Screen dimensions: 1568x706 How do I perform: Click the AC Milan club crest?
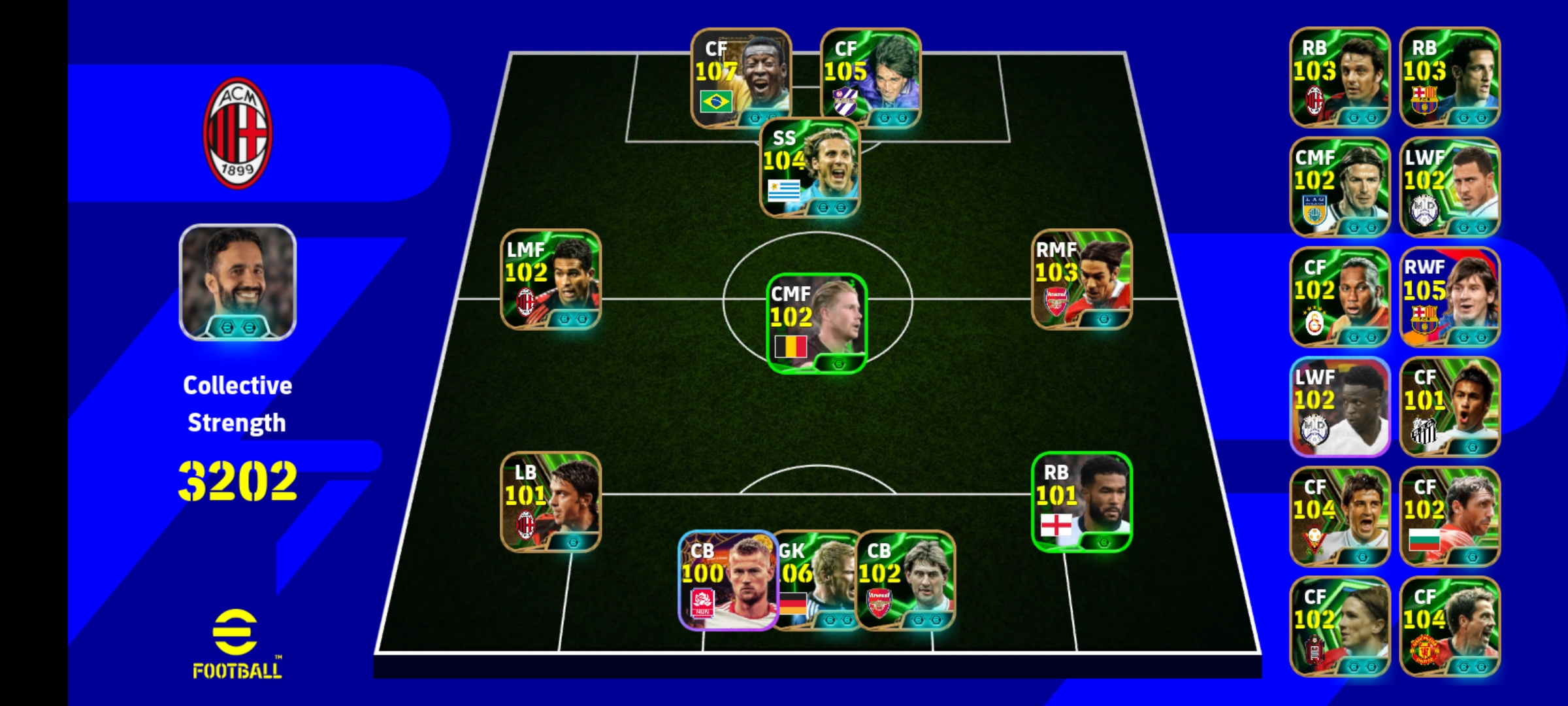(237, 133)
